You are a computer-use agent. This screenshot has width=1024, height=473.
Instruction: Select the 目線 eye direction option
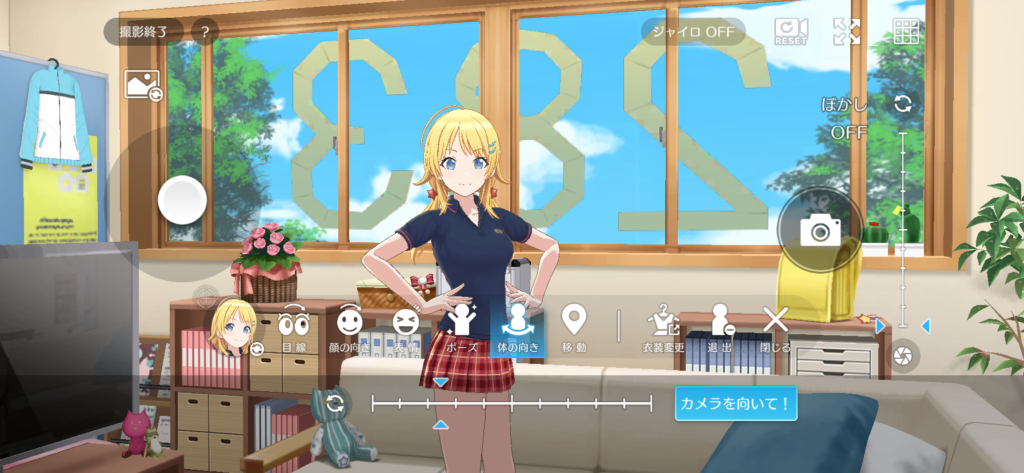pos(294,328)
